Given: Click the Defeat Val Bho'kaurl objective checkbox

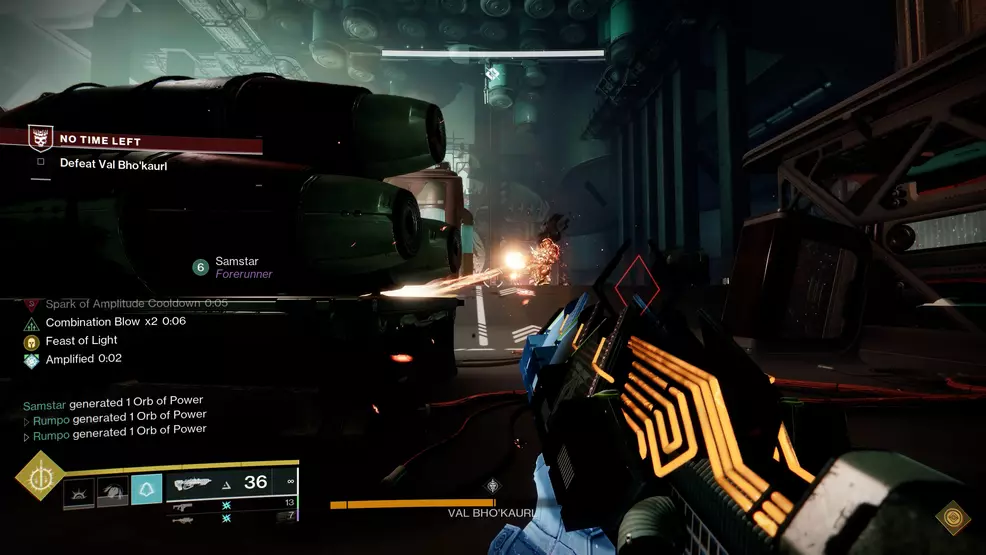Looking at the screenshot, I should point(41,163).
